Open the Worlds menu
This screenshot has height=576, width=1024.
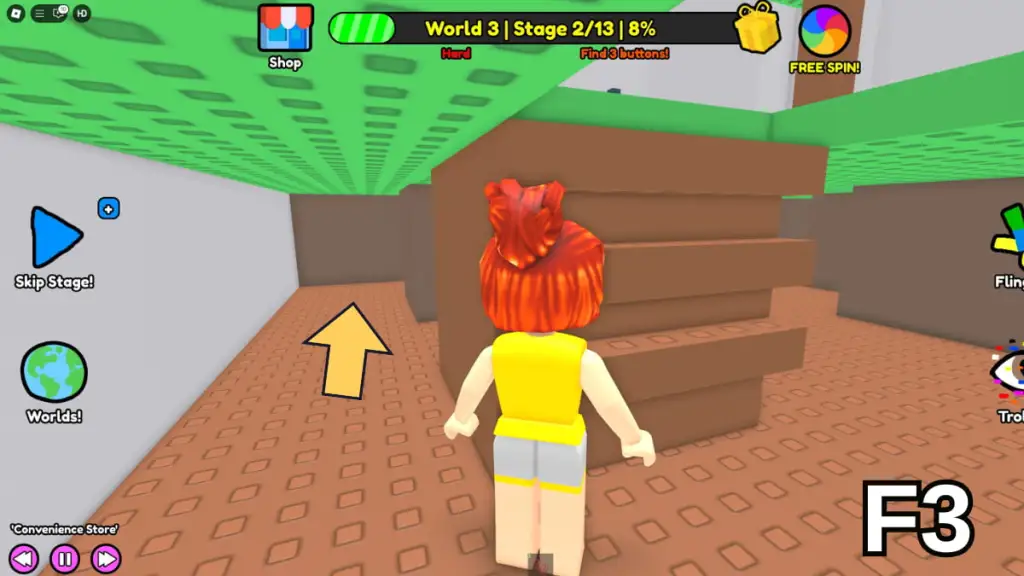tap(54, 374)
